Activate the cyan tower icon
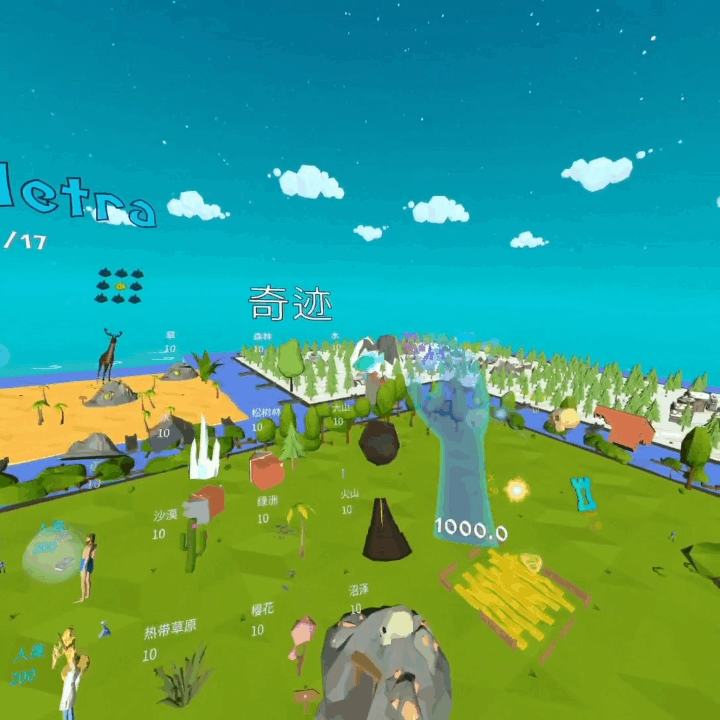Viewport: 720px width, 720px height. click(x=583, y=493)
